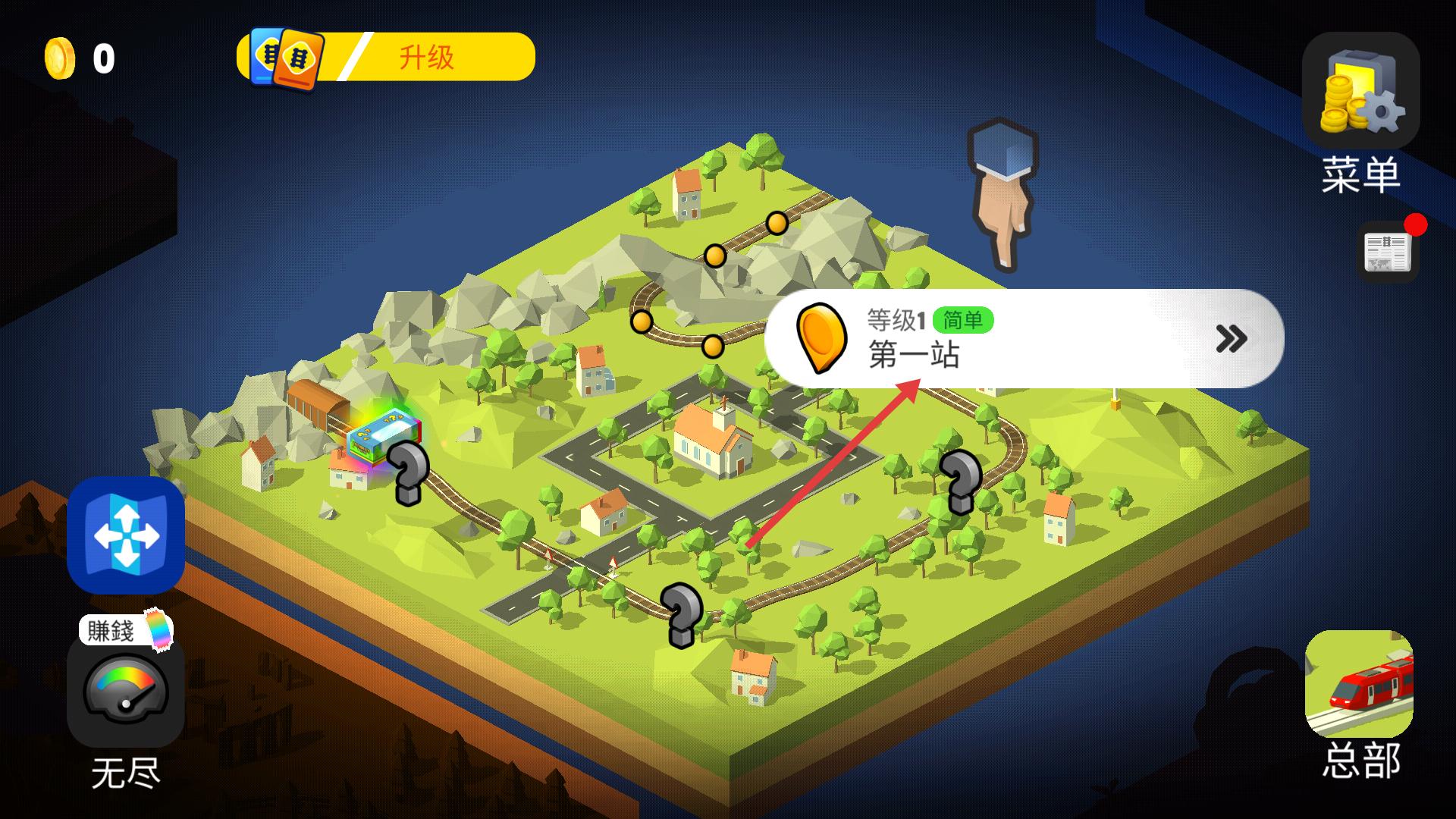Screen dimensions: 1456x819
Task: Enter 无尽 endless mode
Action: point(126,692)
